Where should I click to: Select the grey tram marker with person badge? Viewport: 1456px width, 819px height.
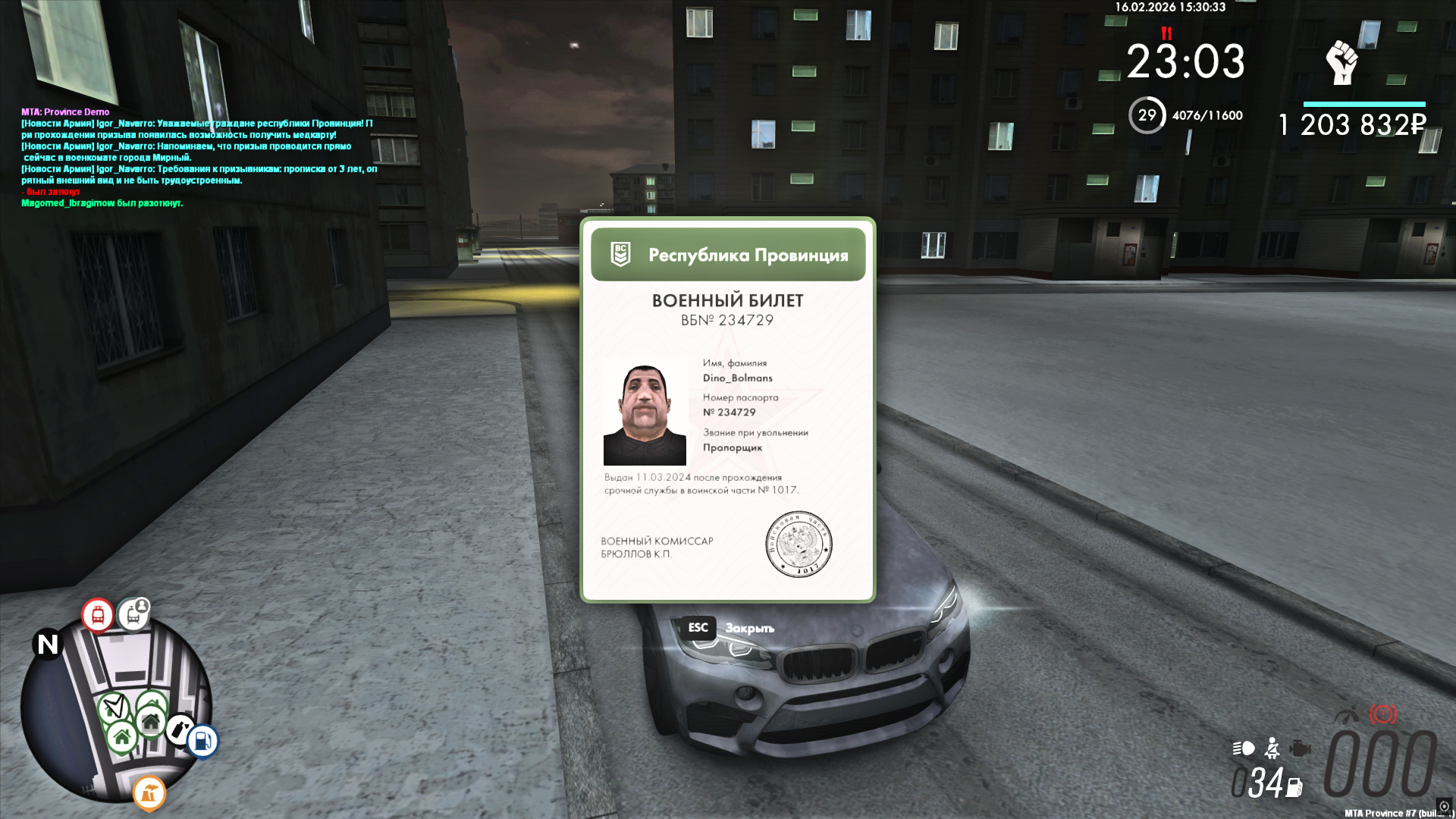134,613
